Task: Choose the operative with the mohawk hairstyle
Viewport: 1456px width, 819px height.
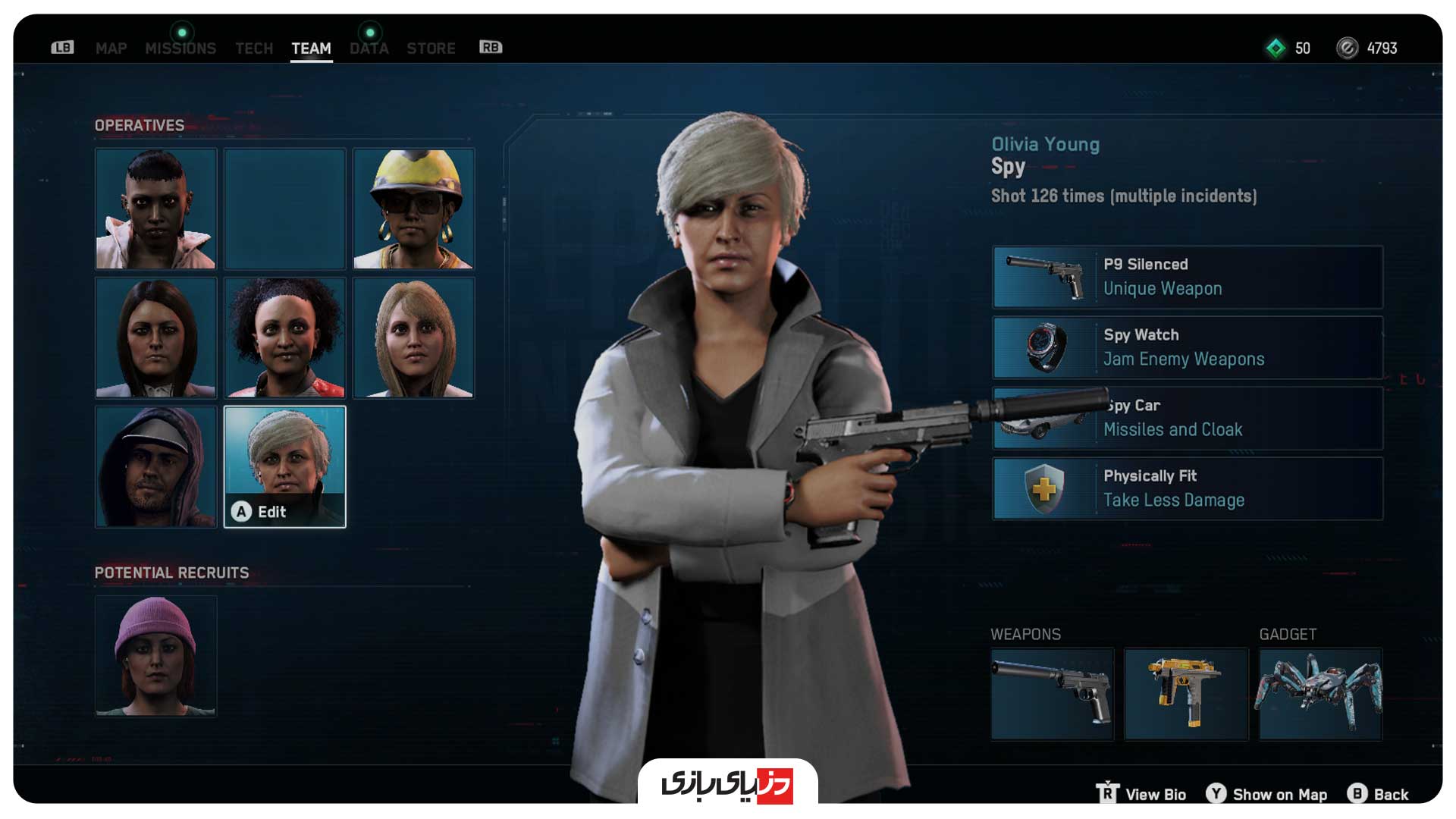Action: click(x=155, y=209)
